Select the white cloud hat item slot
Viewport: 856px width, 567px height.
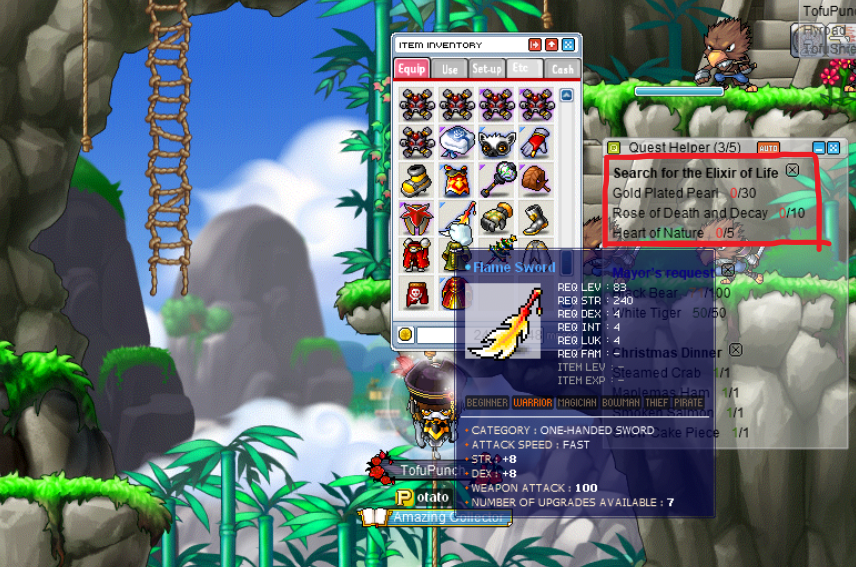pyautogui.click(x=456, y=141)
